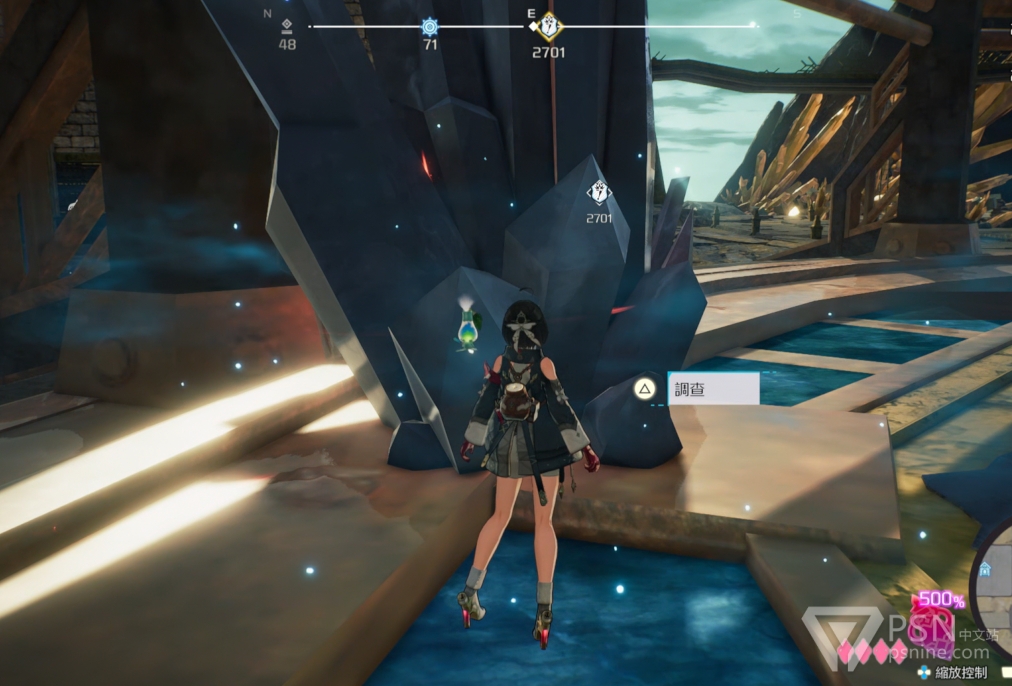1012x686 pixels.
Task: Select the 調查 investigate prompt label
Action: 712,389
